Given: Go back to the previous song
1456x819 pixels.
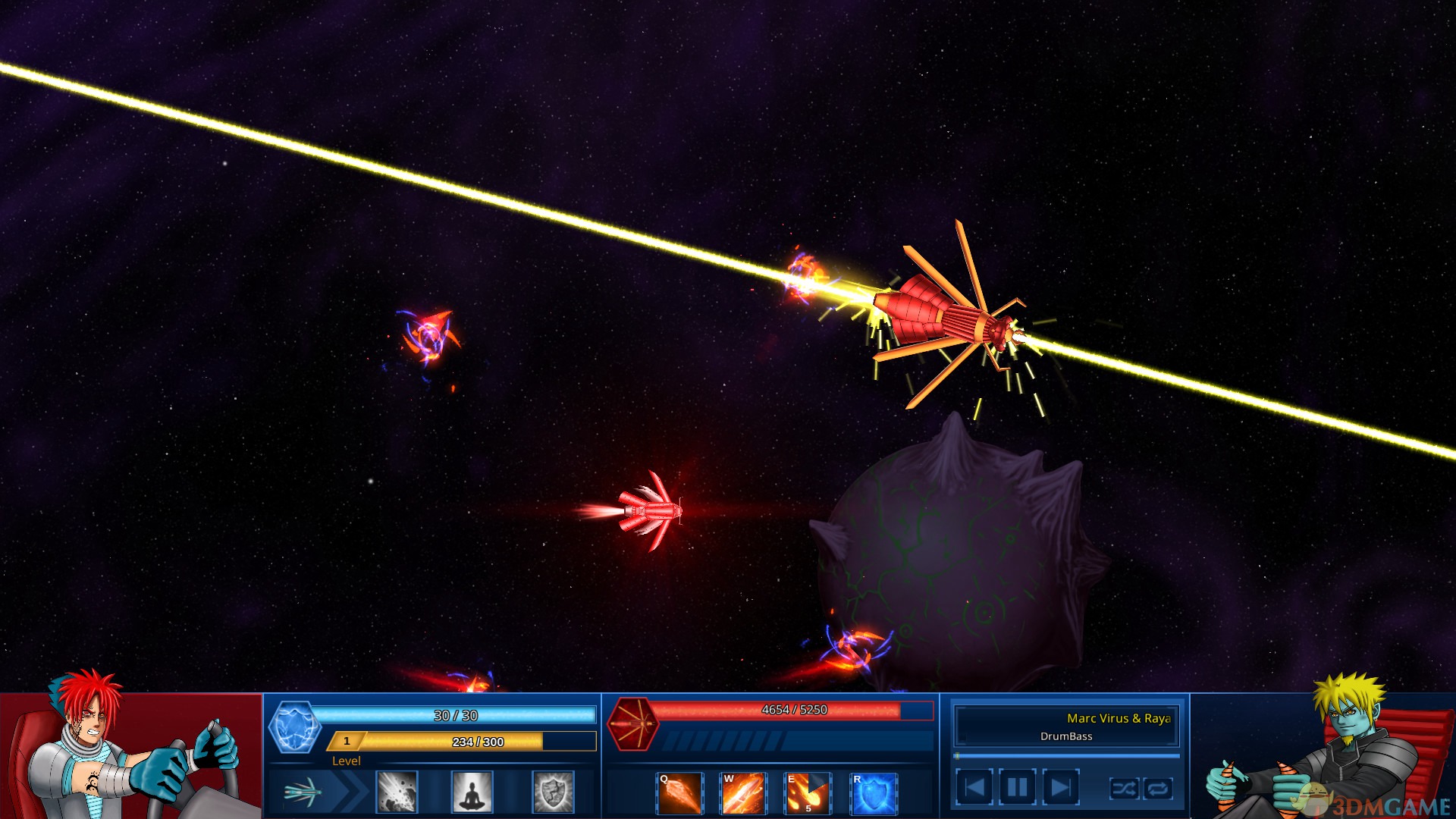Looking at the screenshot, I should tap(976, 787).
